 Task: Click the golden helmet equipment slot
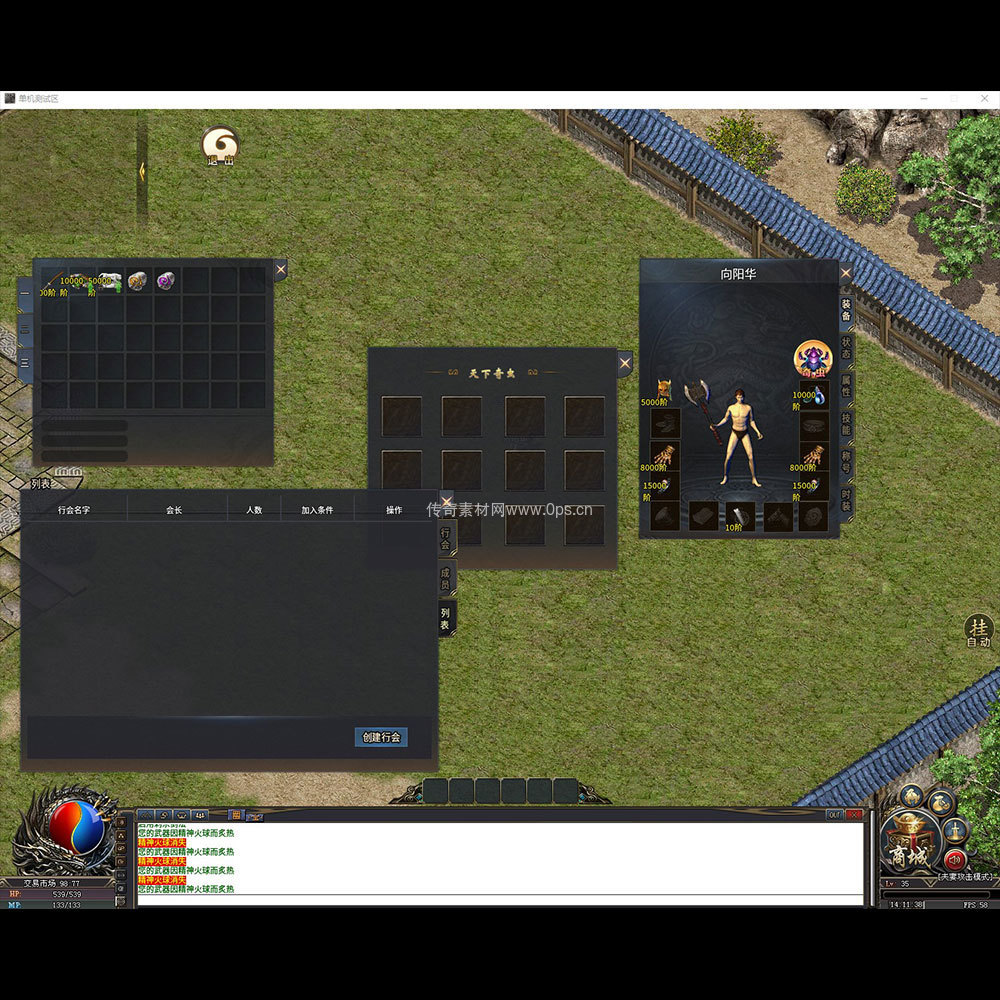661,389
